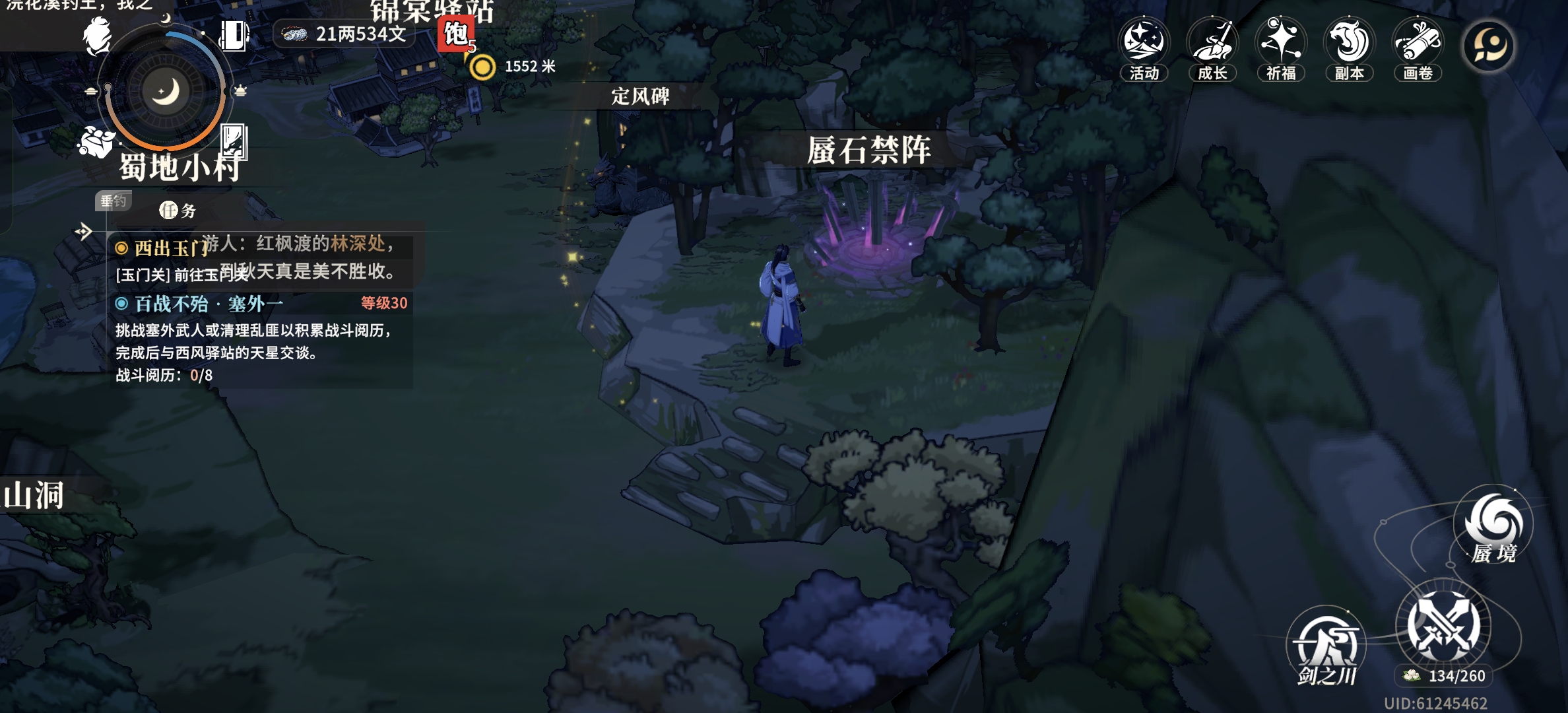Image resolution: width=1568 pixels, height=713 pixels.
Task: Click the golden swirl icon beside 画卷
Action: click(x=1489, y=46)
